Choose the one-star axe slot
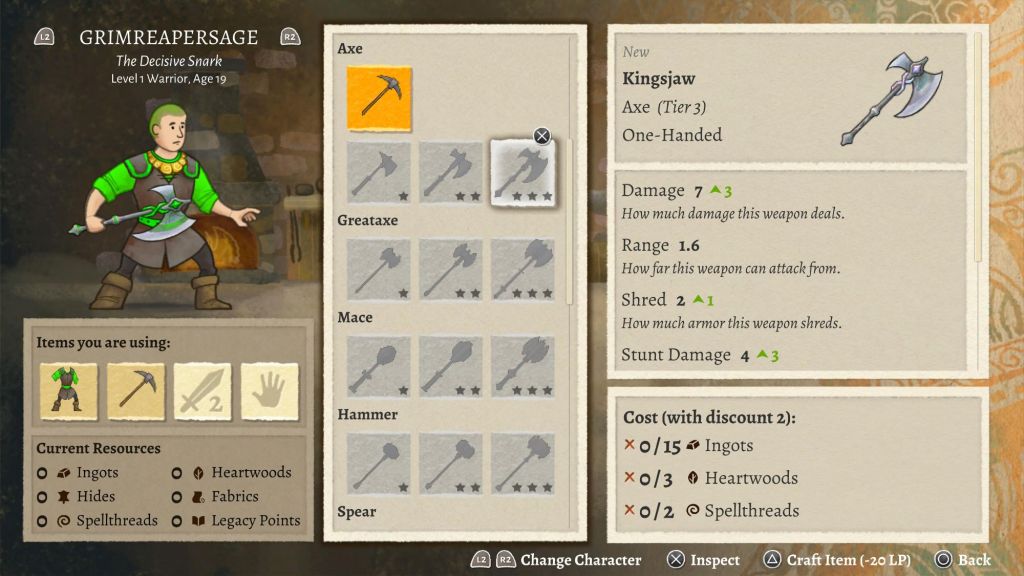Viewport: 1024px width, 576px height. pyautogui.click(x=379, y=173)
